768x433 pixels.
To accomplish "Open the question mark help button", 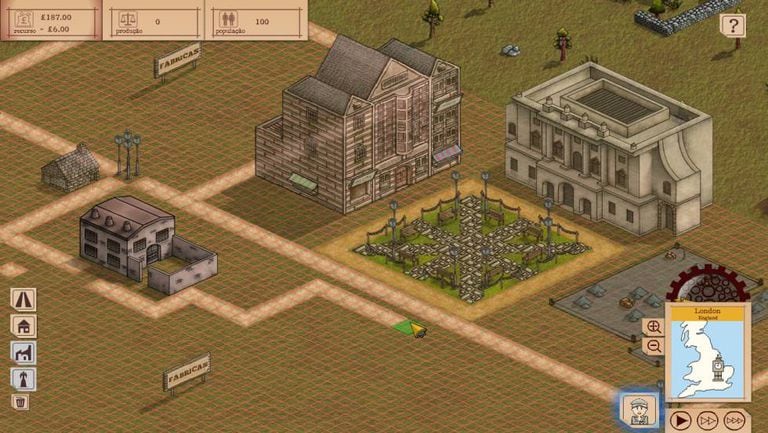I will 734,26.
